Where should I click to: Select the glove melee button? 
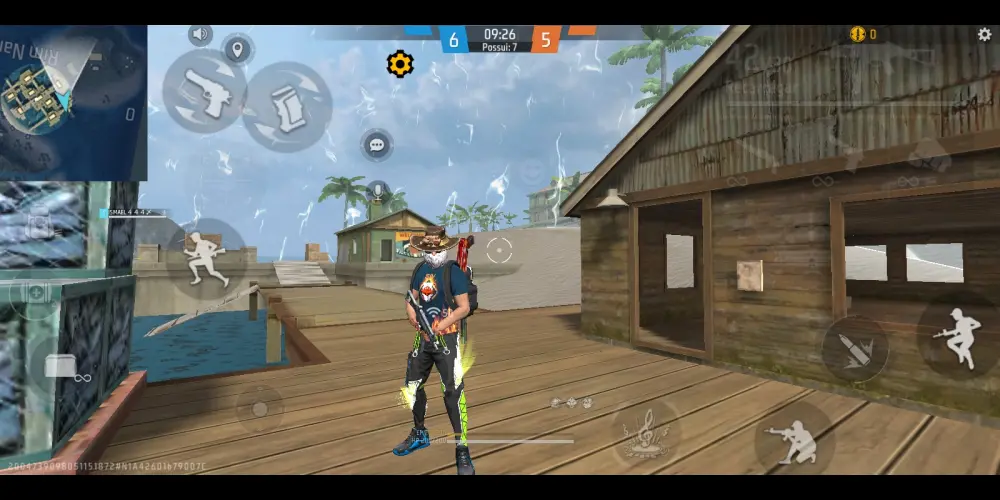pos(287,106)
